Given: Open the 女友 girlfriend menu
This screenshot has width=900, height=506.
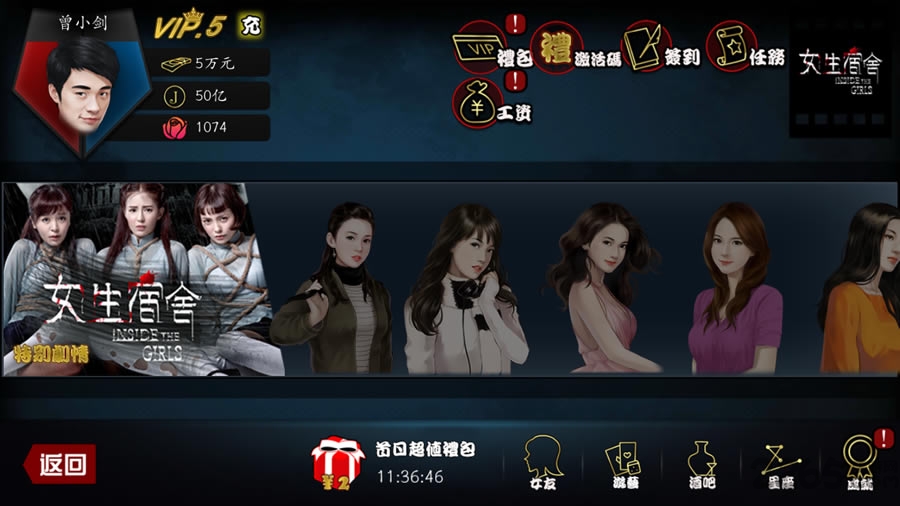Looking at the screenshot, I should tap(542, 462).
